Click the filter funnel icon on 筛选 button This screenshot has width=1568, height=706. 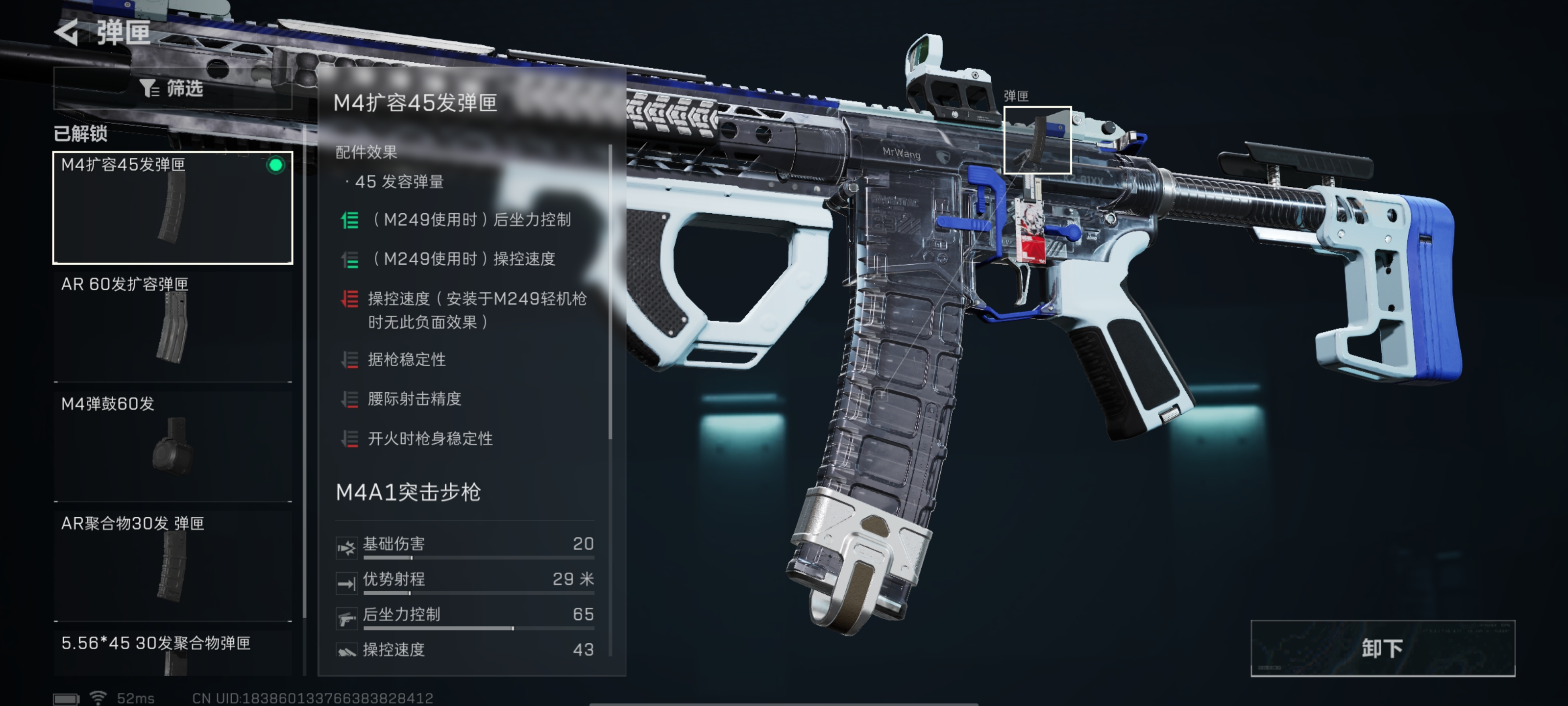point(148,89)
